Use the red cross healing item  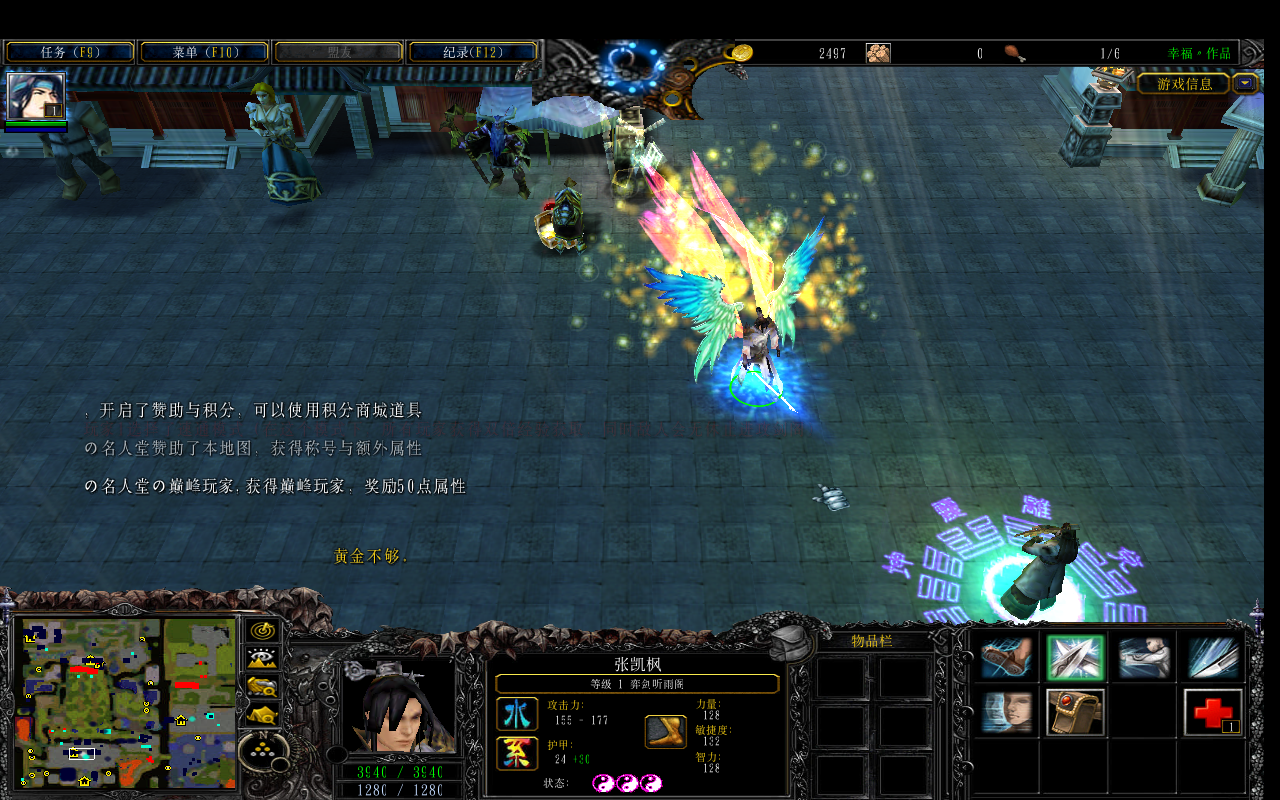[1213, 710]
